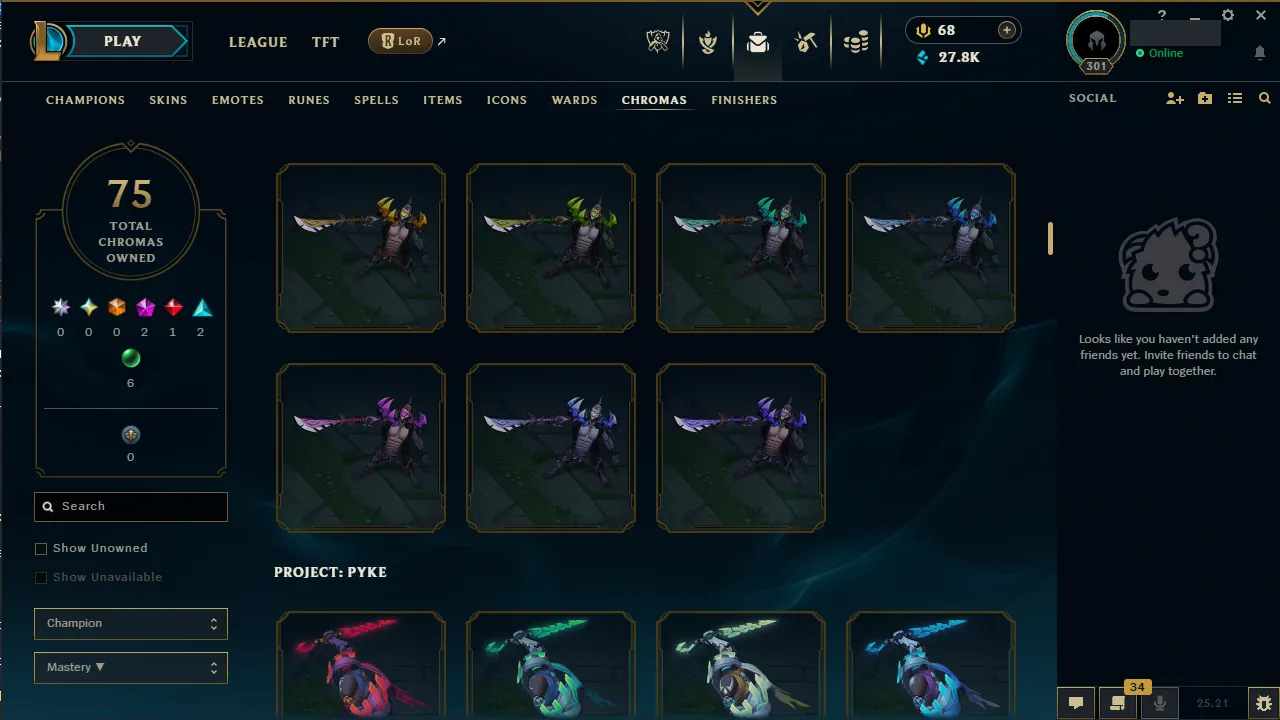Enable the Show Unavailable checkbox
This screenshot has height=720, width=1280.
41,577
